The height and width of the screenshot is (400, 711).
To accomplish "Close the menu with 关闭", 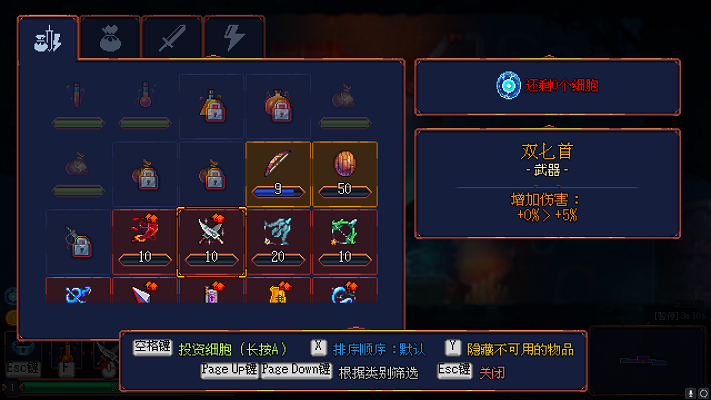I will (x=491, y=371).
